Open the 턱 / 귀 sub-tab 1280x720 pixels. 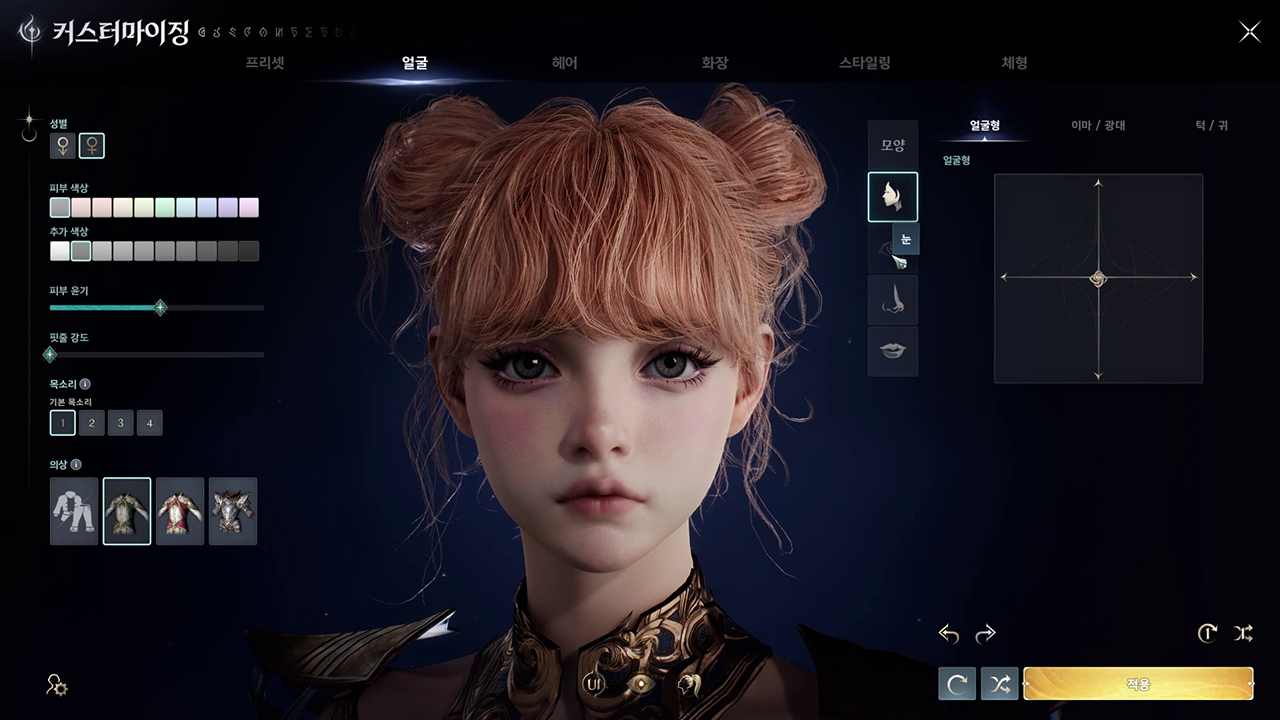(1211, 126)
